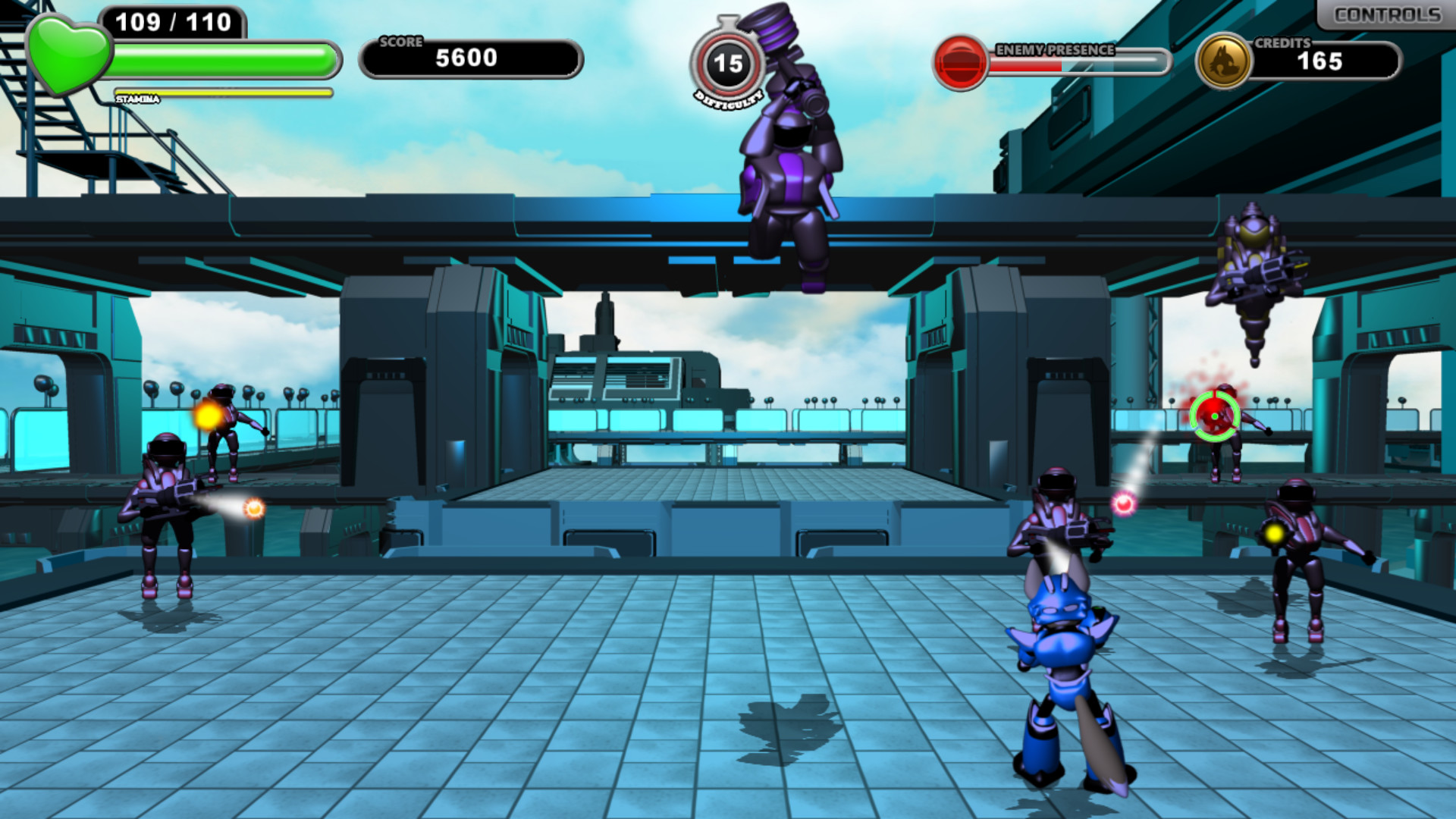Toggle the Score display showing 5600
This screenshot has height=819, width=1456.
(x=466, y=57)
